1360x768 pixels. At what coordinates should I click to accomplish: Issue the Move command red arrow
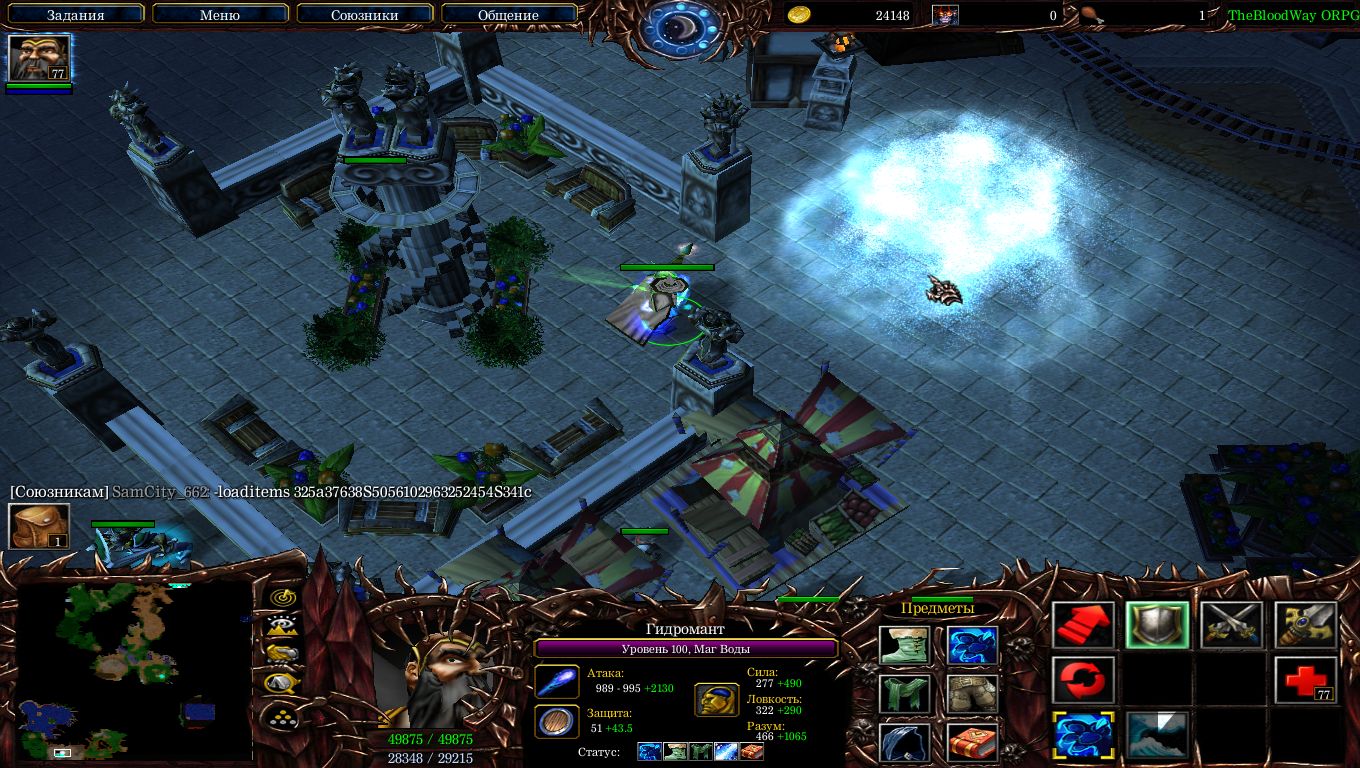click(x=1084, y=626)
